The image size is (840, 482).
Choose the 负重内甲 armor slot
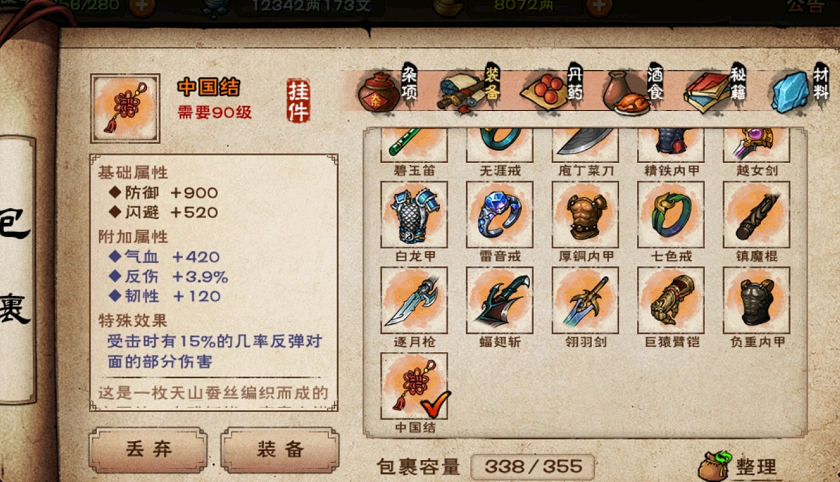756,300
